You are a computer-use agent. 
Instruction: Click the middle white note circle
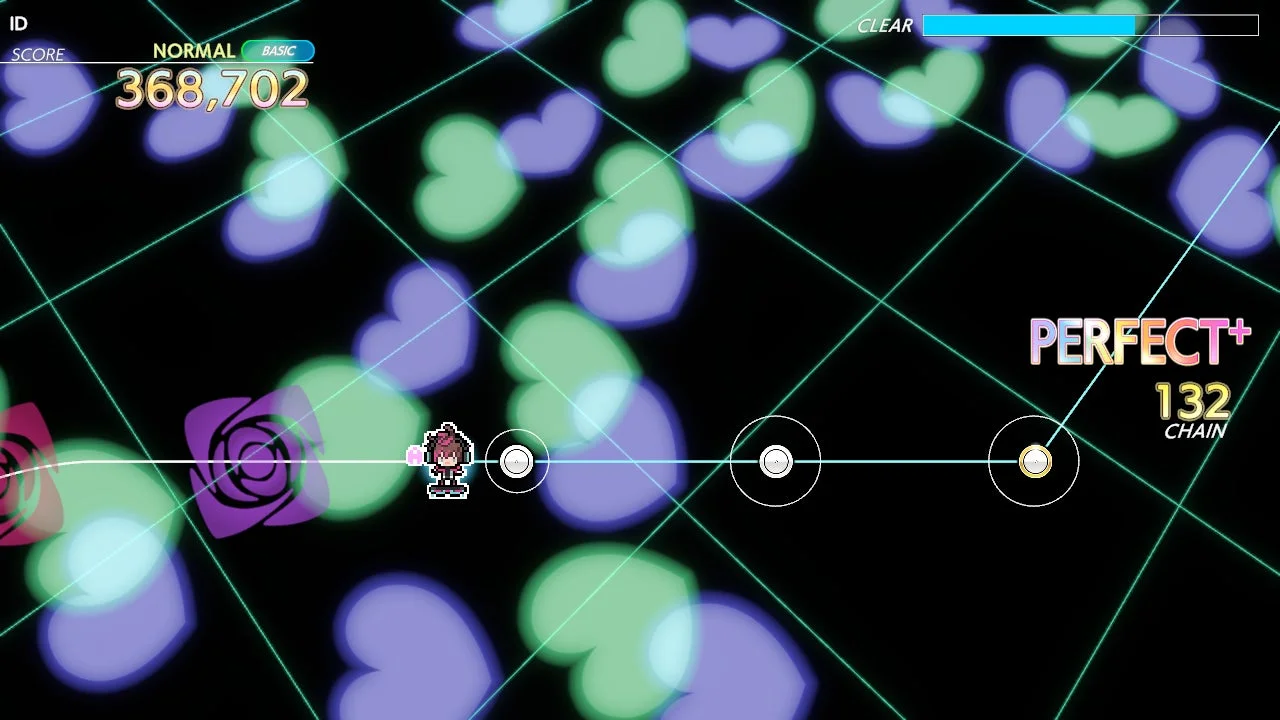click(775, 462)
